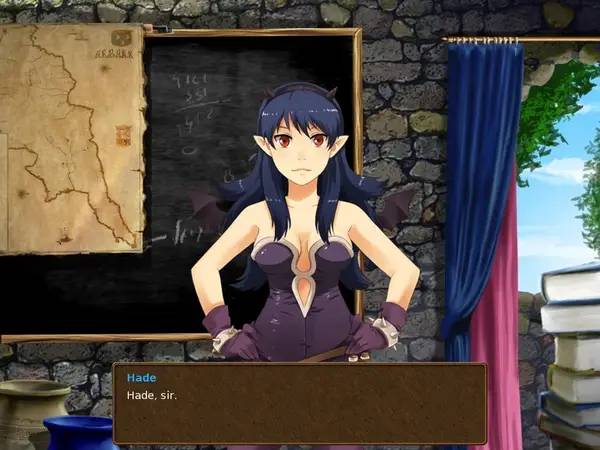Image resolution: width=600 pixels, height=450 pixels.
Task: Click Hade's dialogue box to continue
Action: [x=299, y=403]
